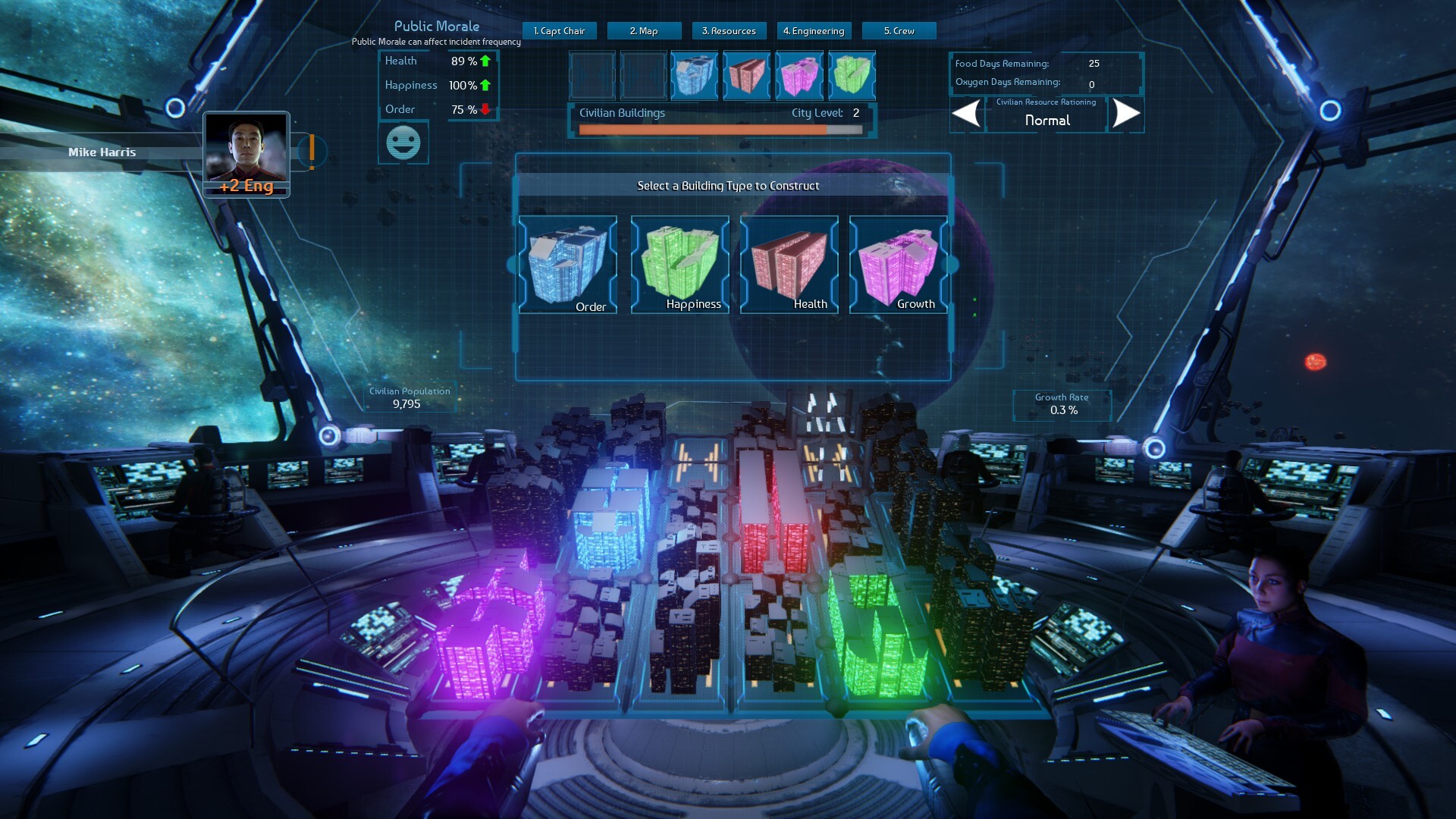This screenshot has height=819, width=1456.
Task: Switch to the 2. Map tab
Action: click(x=644, y=31)
